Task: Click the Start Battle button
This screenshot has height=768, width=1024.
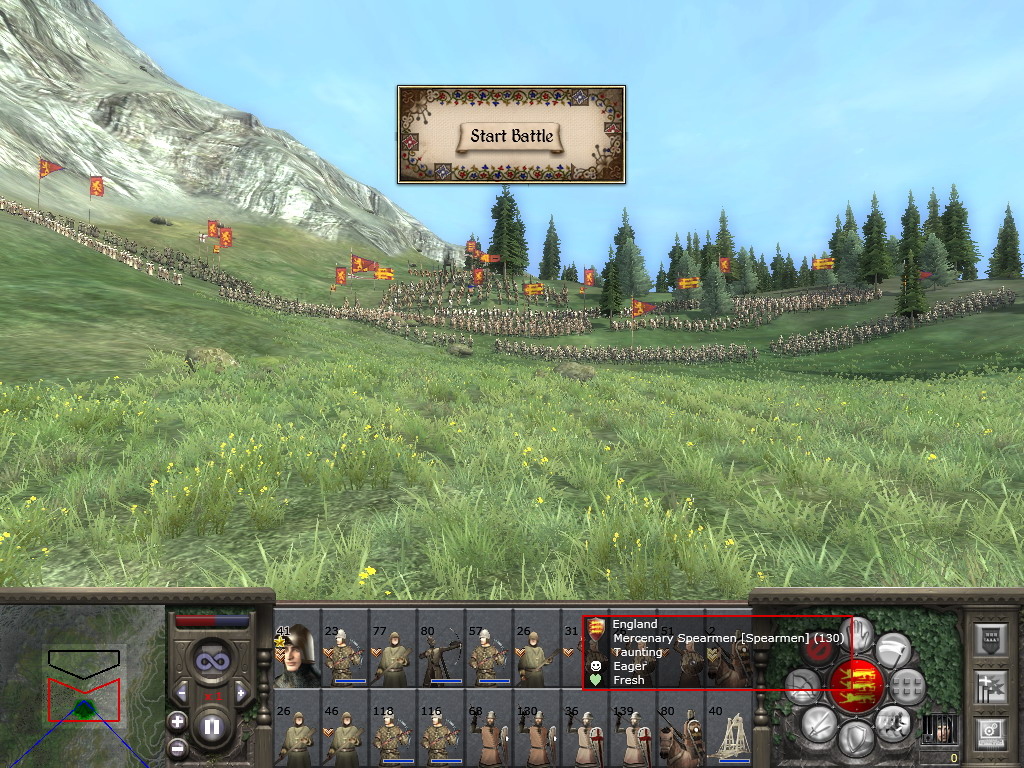Action: tap(511, 136)
